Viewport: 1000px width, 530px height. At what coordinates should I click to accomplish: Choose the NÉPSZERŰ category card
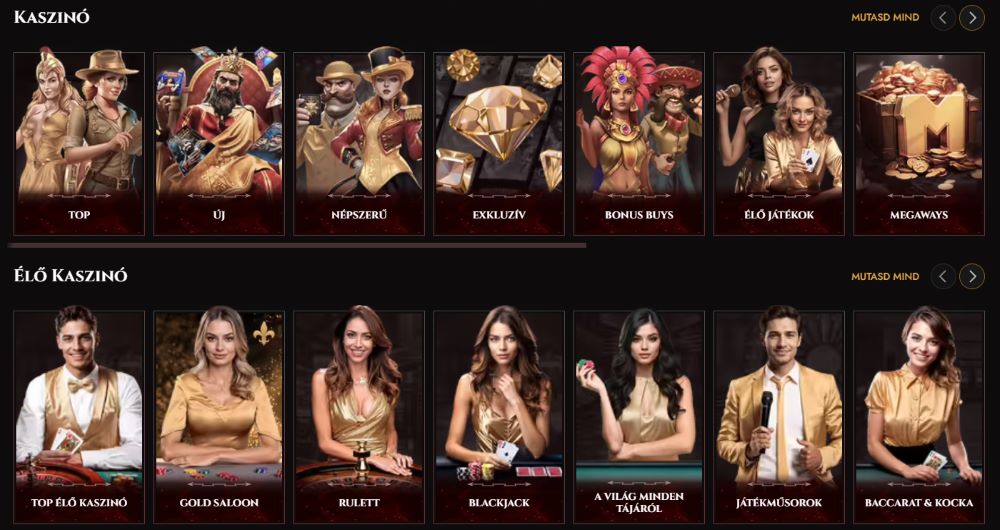click(359, 144)
